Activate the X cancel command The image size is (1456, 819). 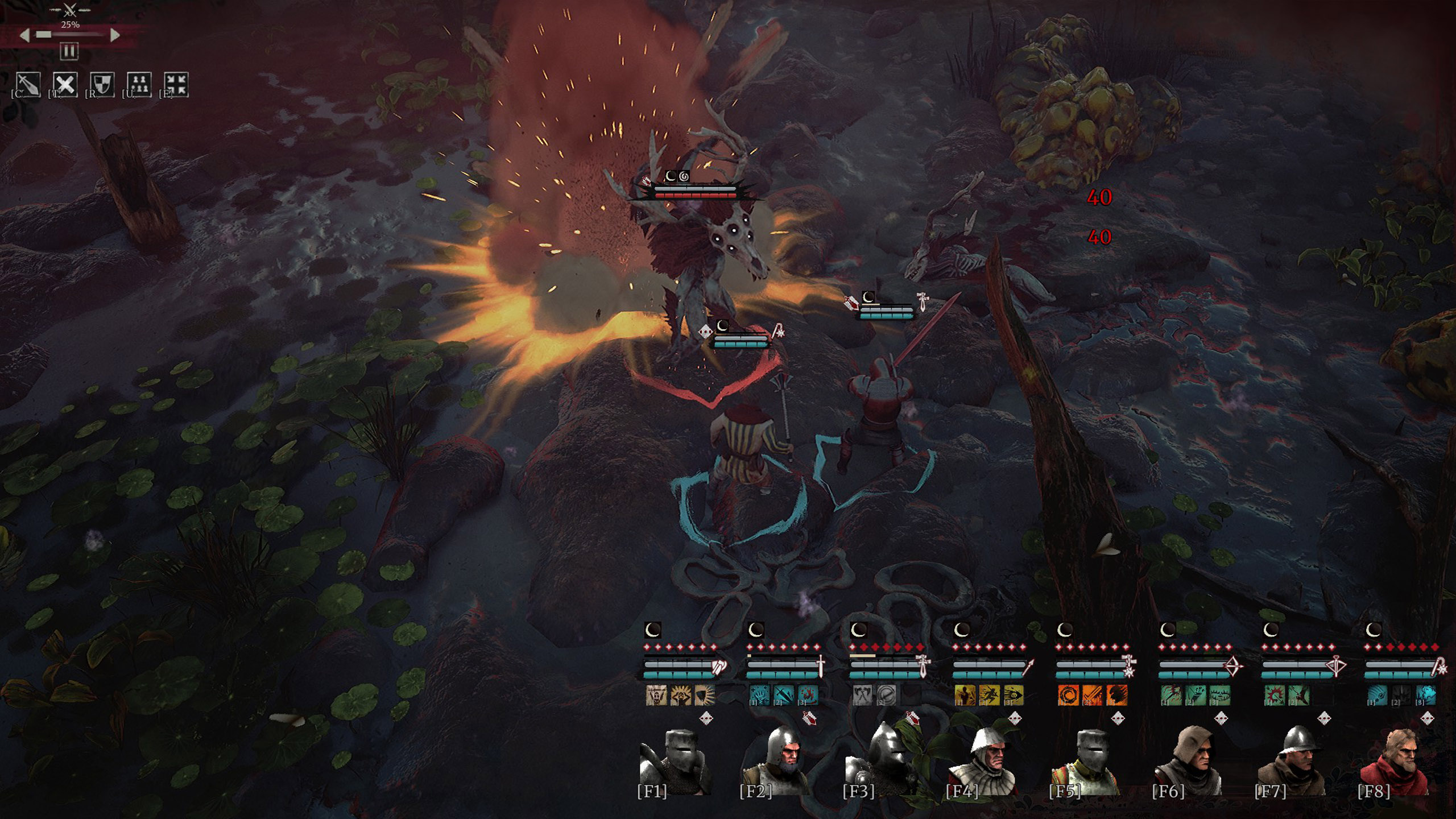tap(65, 84)
